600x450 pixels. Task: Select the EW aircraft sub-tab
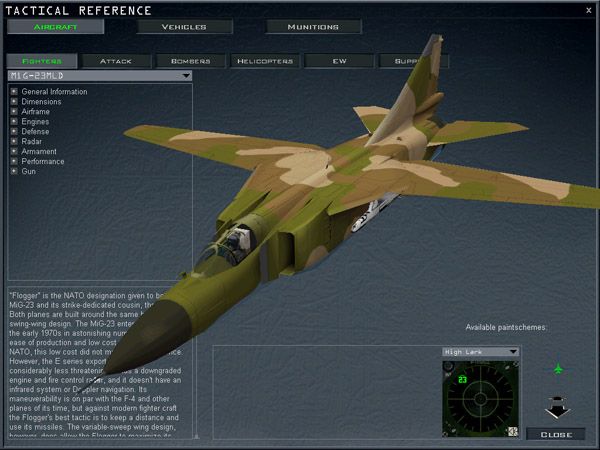click(339, 61)
